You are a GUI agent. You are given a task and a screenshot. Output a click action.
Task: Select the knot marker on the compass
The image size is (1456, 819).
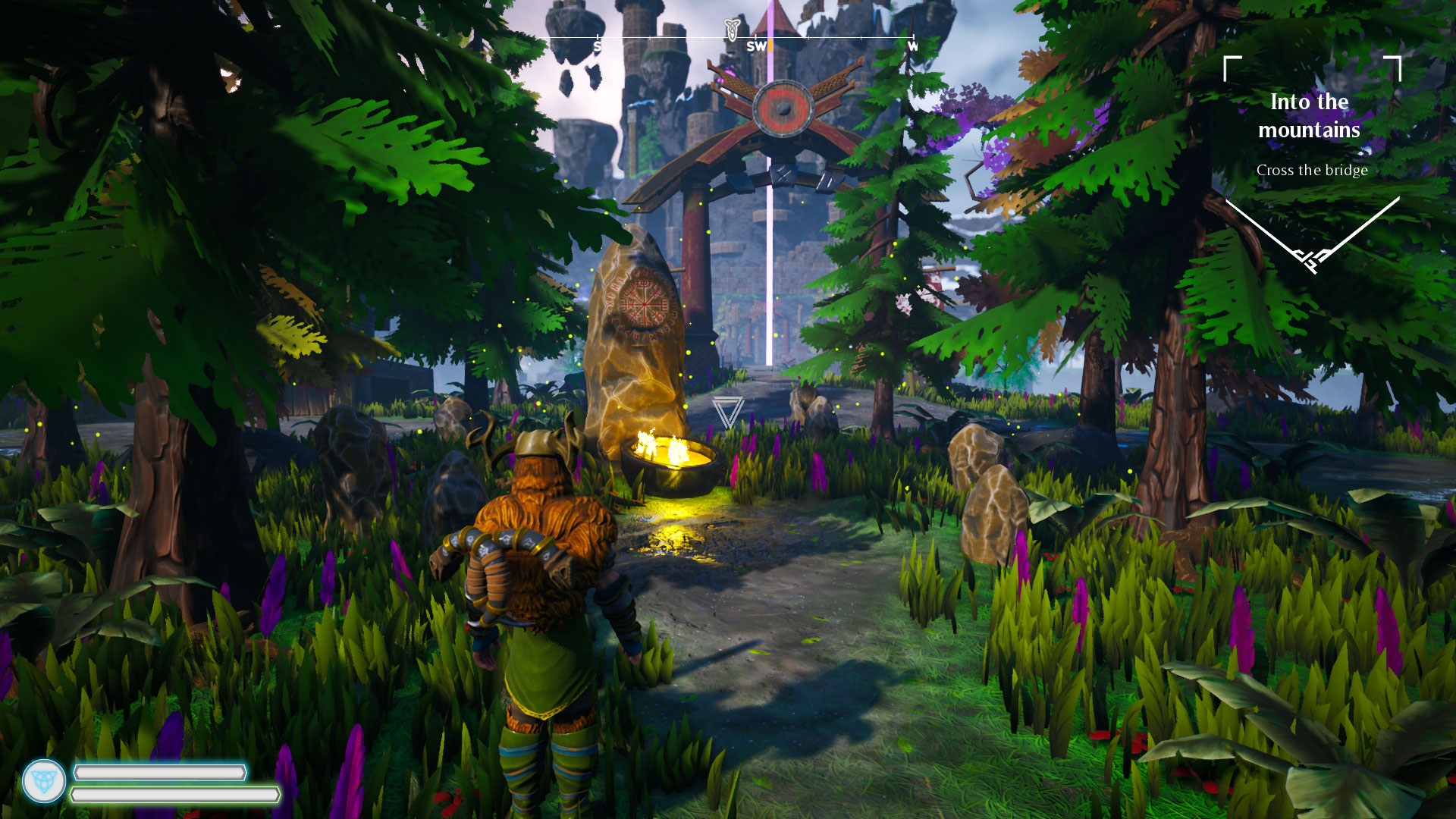731,30
